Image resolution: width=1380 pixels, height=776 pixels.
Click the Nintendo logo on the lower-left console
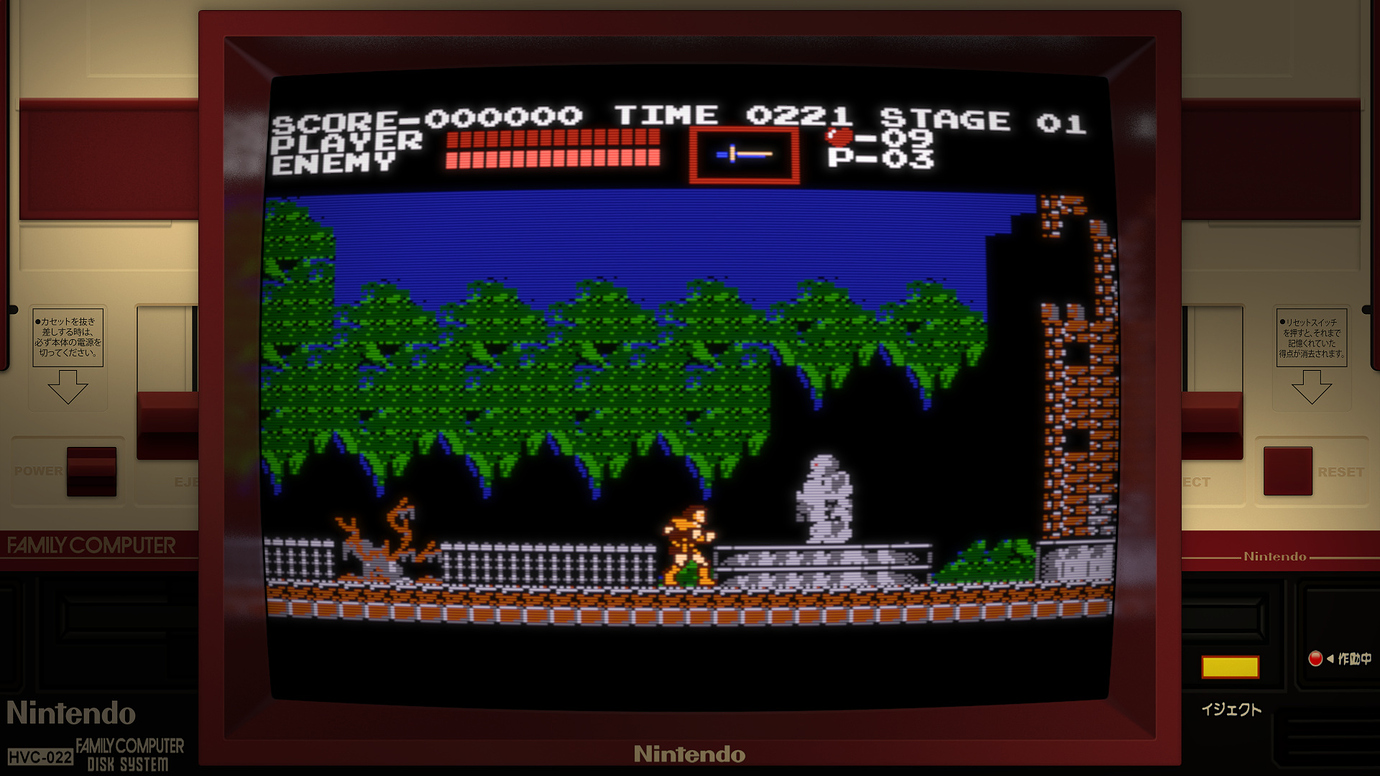72,714
